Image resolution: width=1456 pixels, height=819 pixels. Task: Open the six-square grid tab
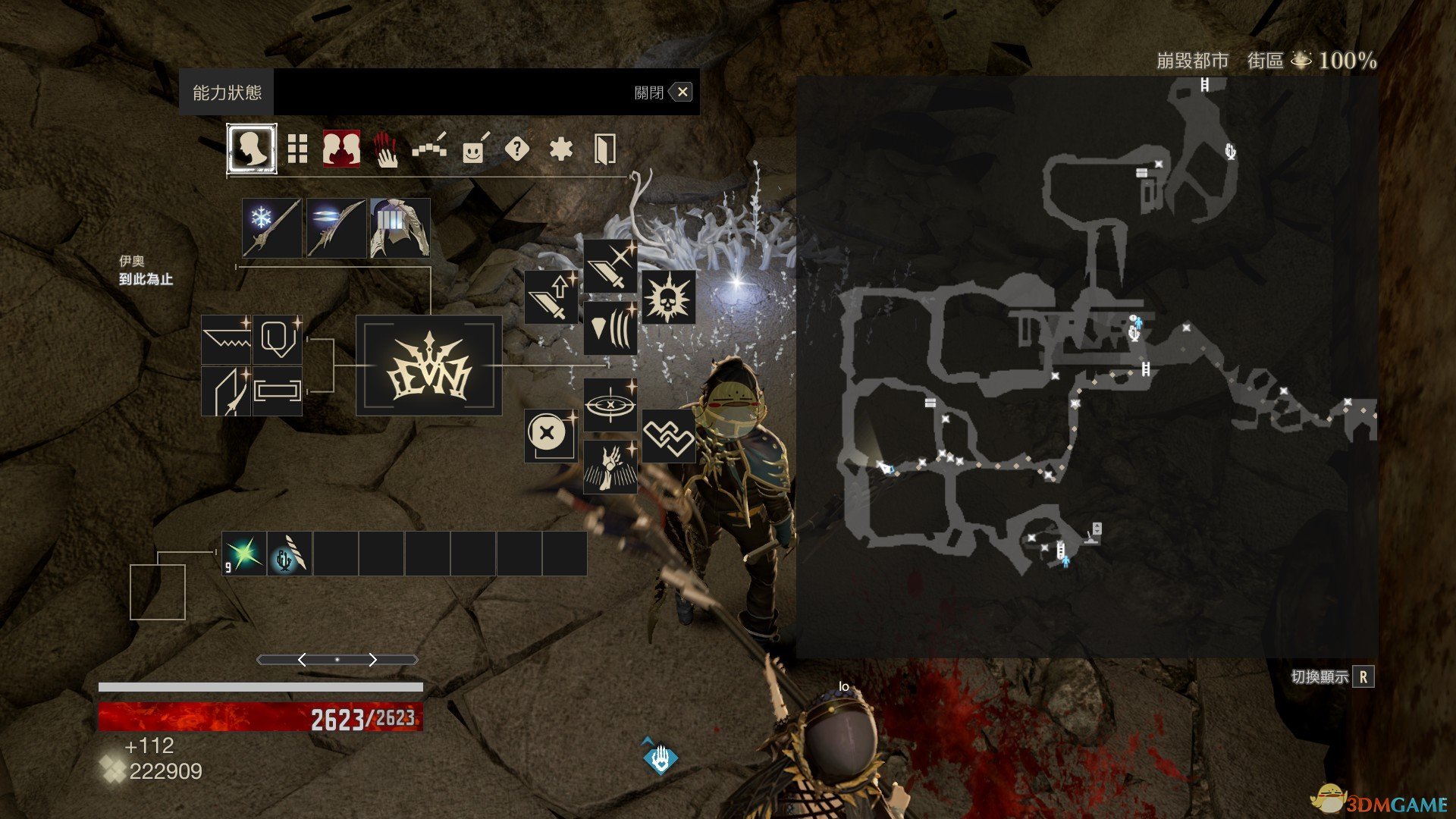(297, 149)
